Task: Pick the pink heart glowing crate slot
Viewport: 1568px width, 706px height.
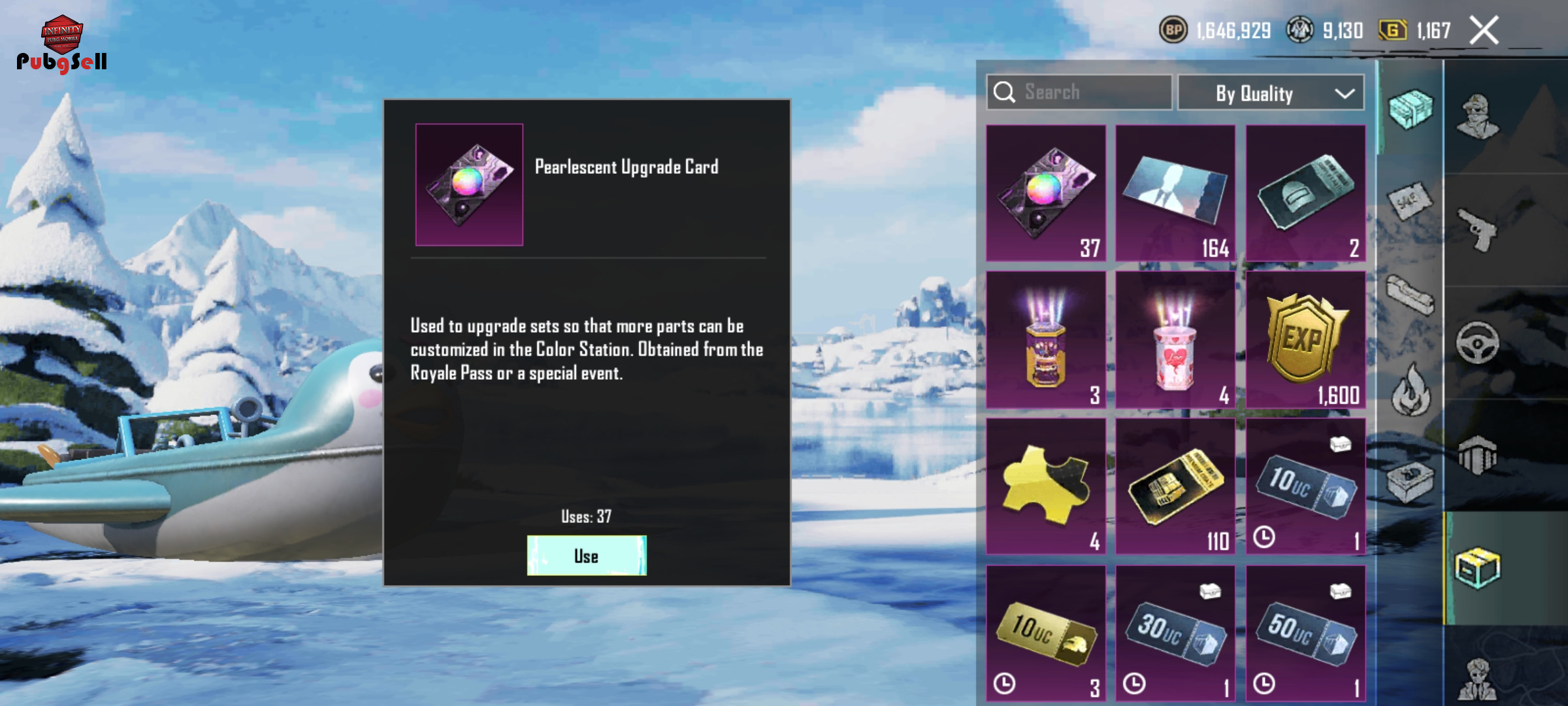Action: pyautogui.click(x=1175, y=340)
